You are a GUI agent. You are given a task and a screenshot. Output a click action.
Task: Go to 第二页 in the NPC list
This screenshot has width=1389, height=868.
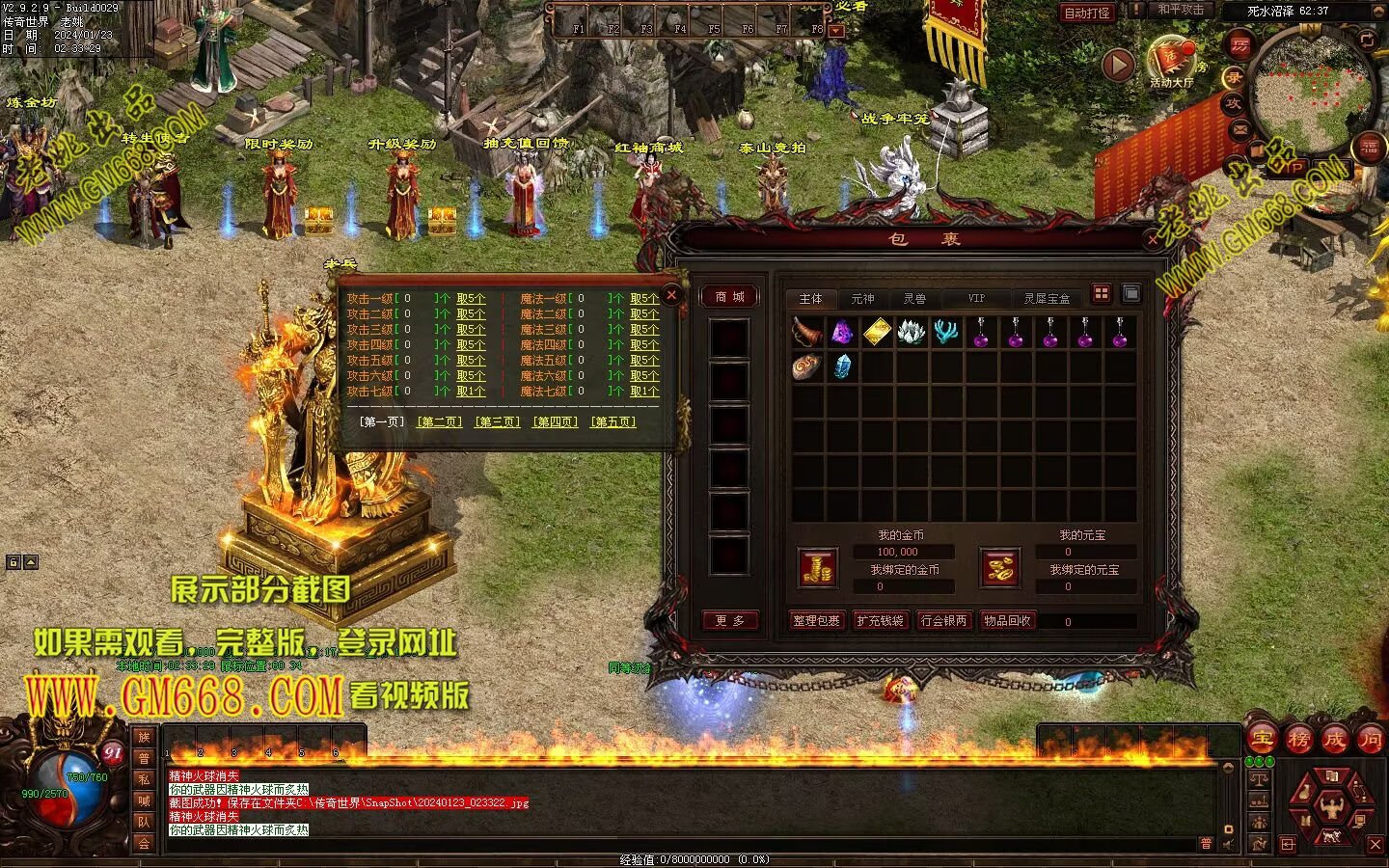pyautogui.click(x=439, y=422)
